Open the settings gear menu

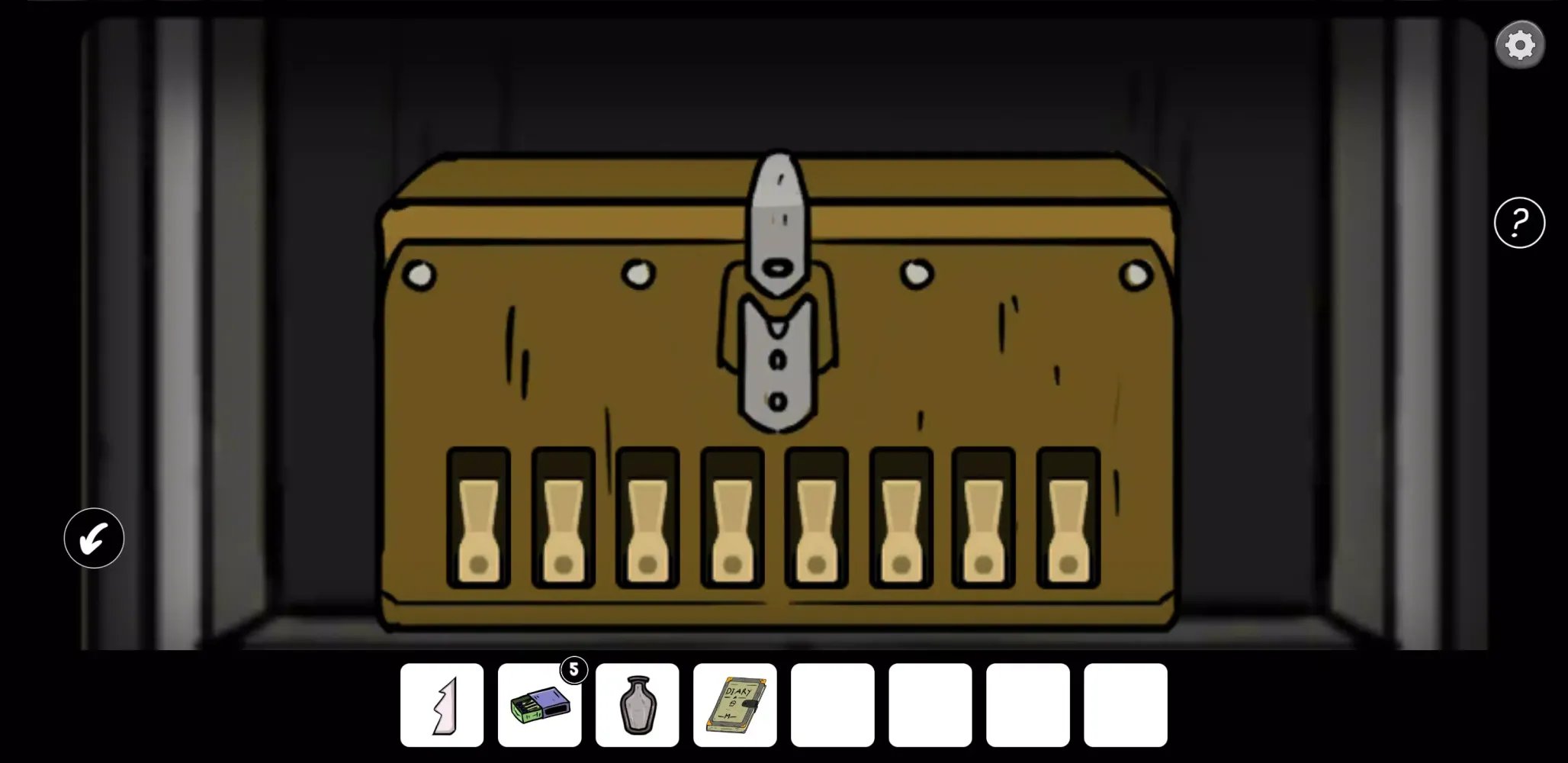[x=1520, y=44]
